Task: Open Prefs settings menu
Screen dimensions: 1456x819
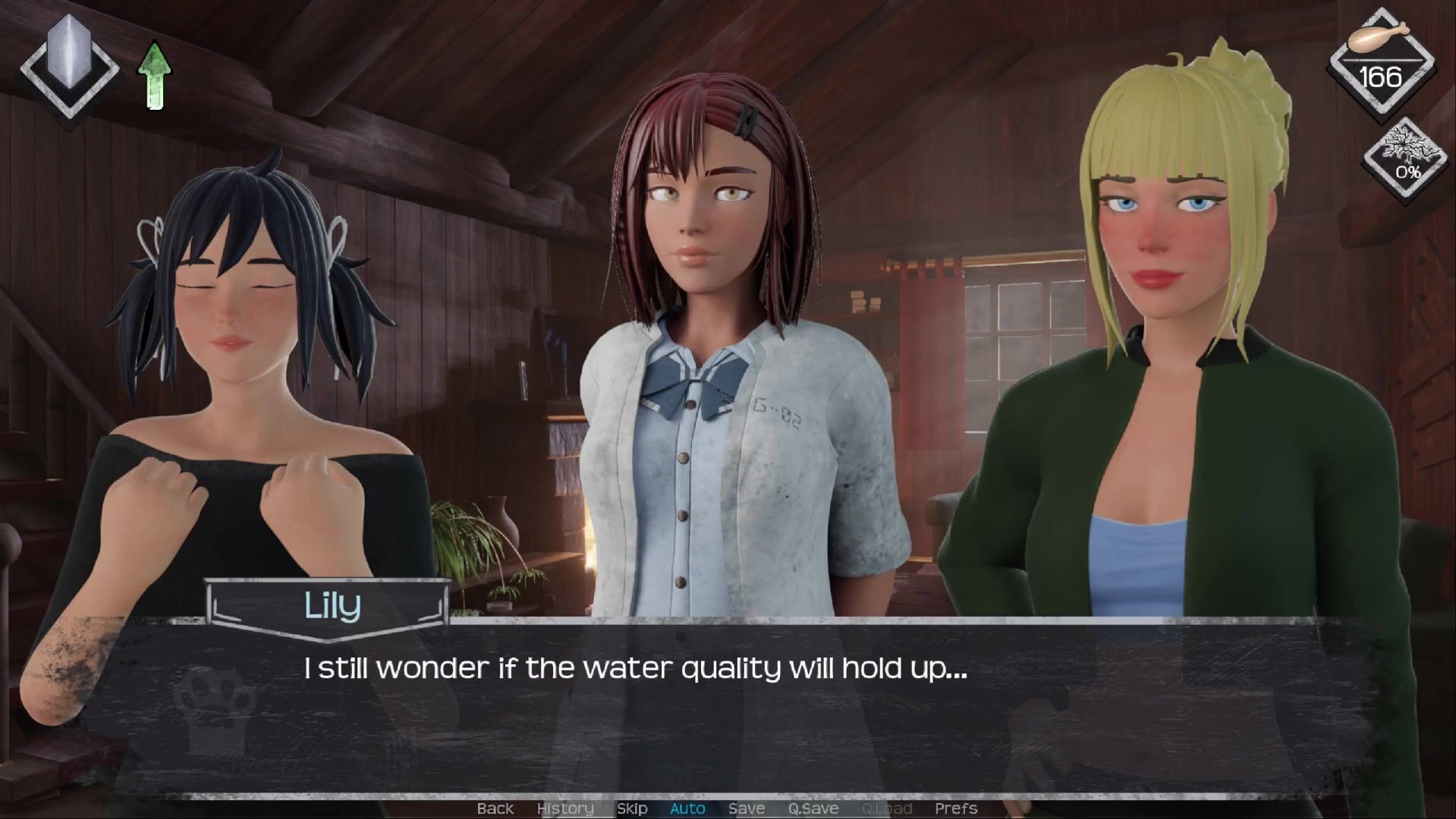Action: point(956,808)
